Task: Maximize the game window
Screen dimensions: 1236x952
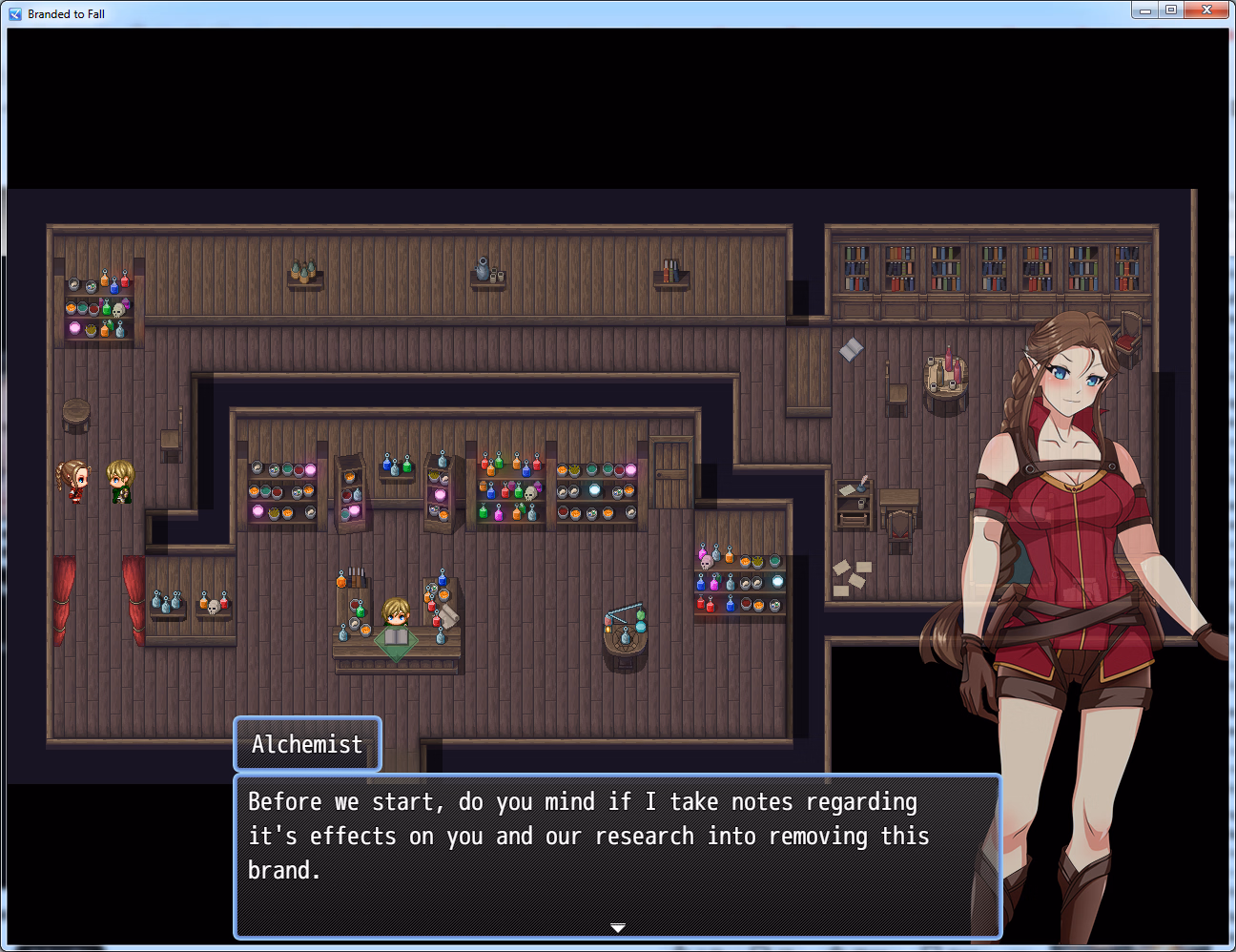Action: [x=1171, y=10]
